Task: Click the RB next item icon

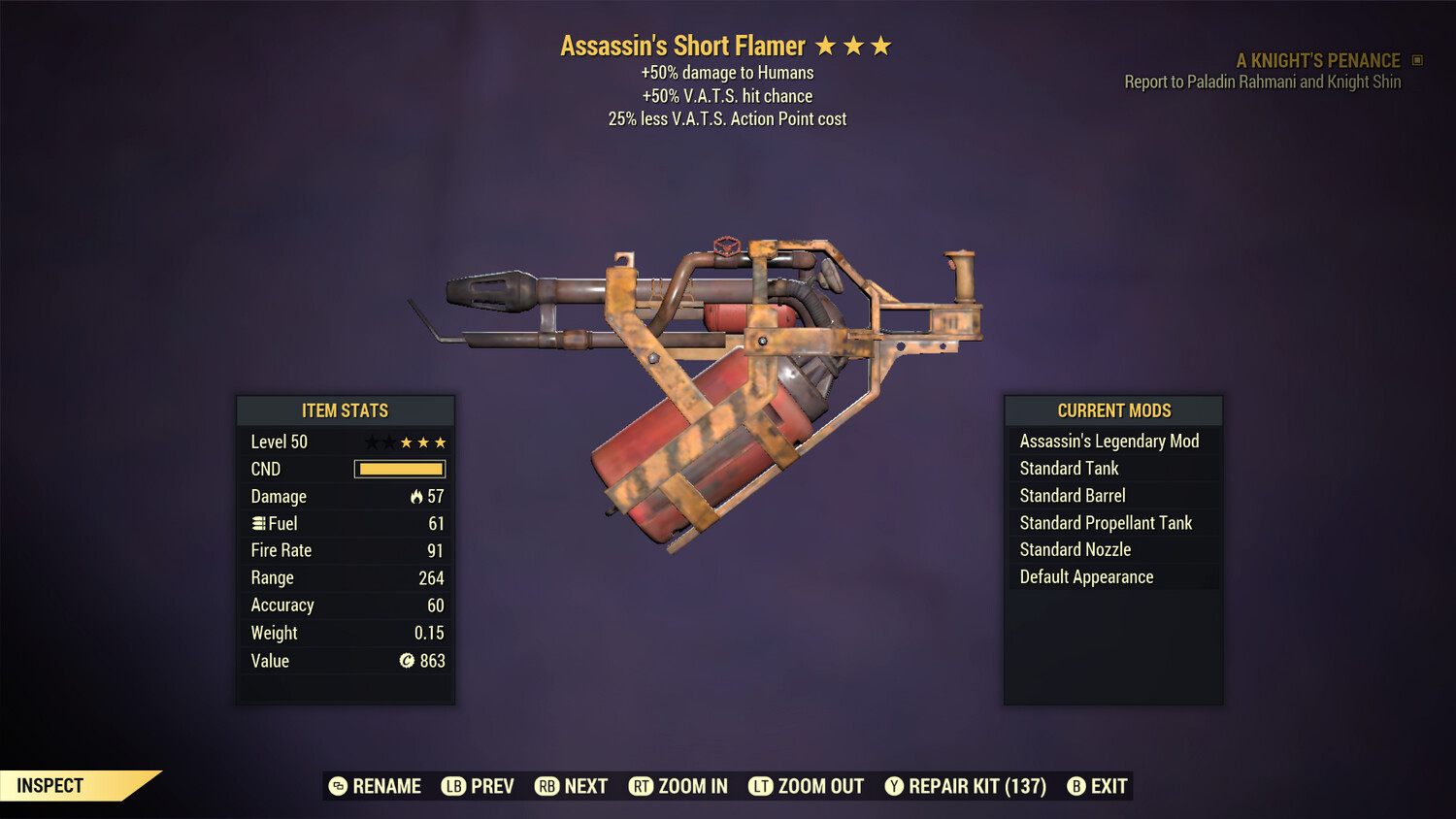Action: (x=546, y=786)
